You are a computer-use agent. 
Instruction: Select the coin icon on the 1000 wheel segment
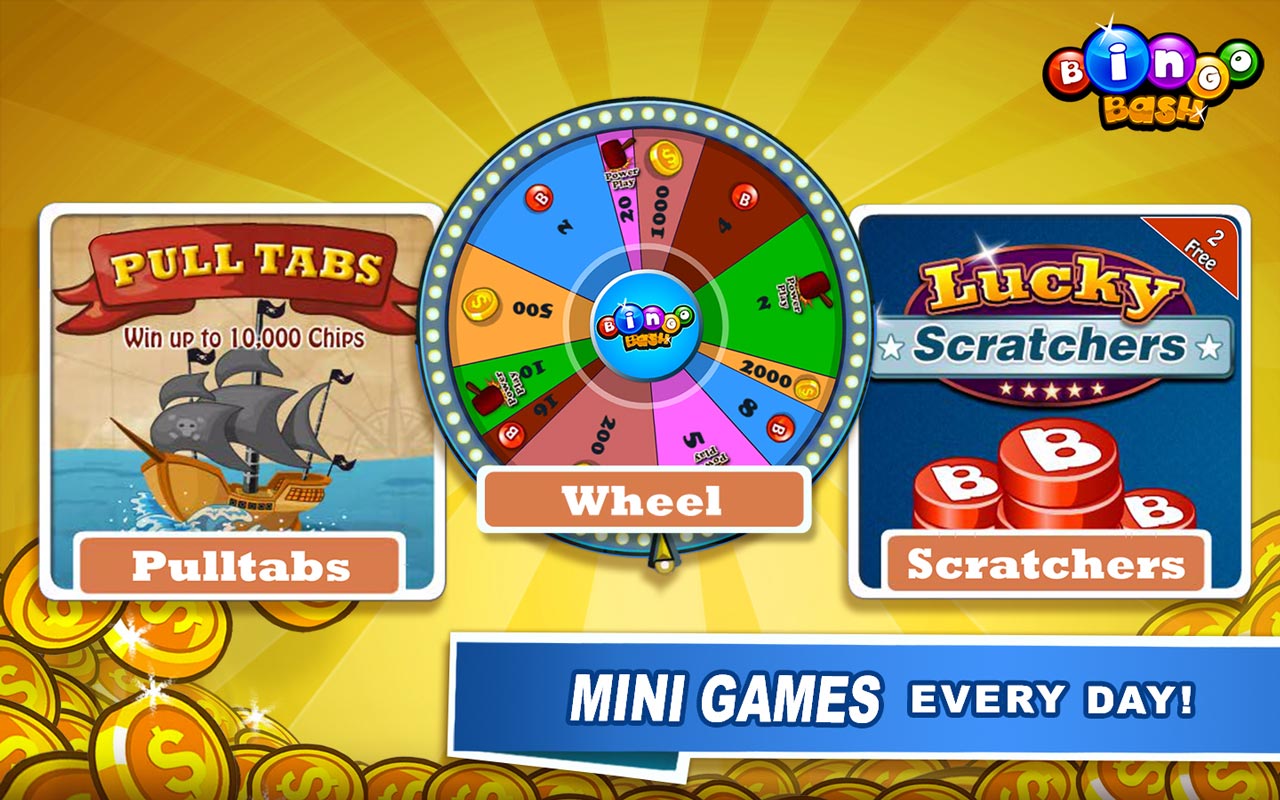tap(664, 156)
